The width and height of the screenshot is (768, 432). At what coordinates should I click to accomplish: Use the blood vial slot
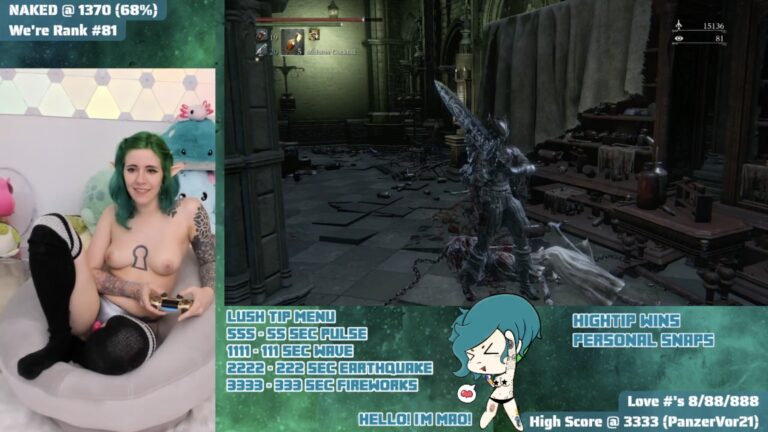262,35
